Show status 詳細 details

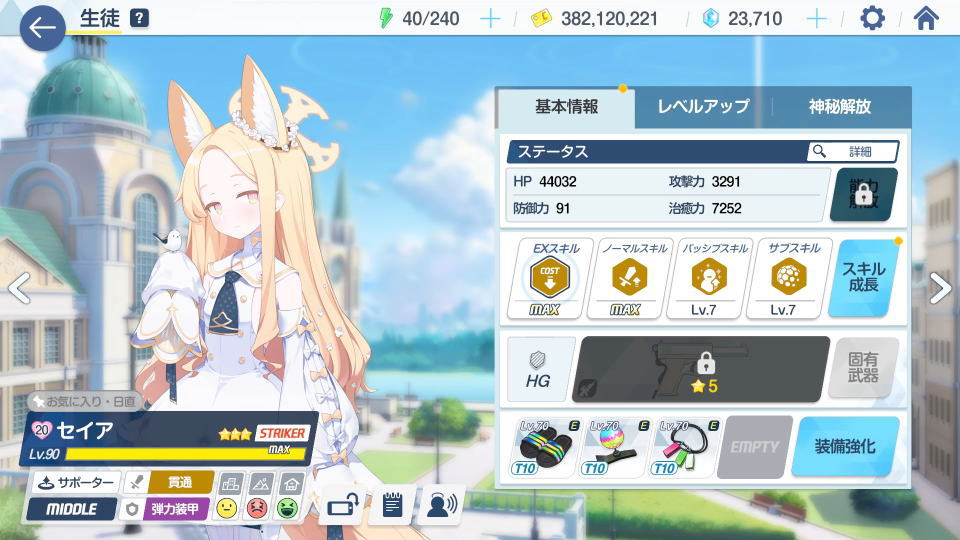click(x=852, y=151)
